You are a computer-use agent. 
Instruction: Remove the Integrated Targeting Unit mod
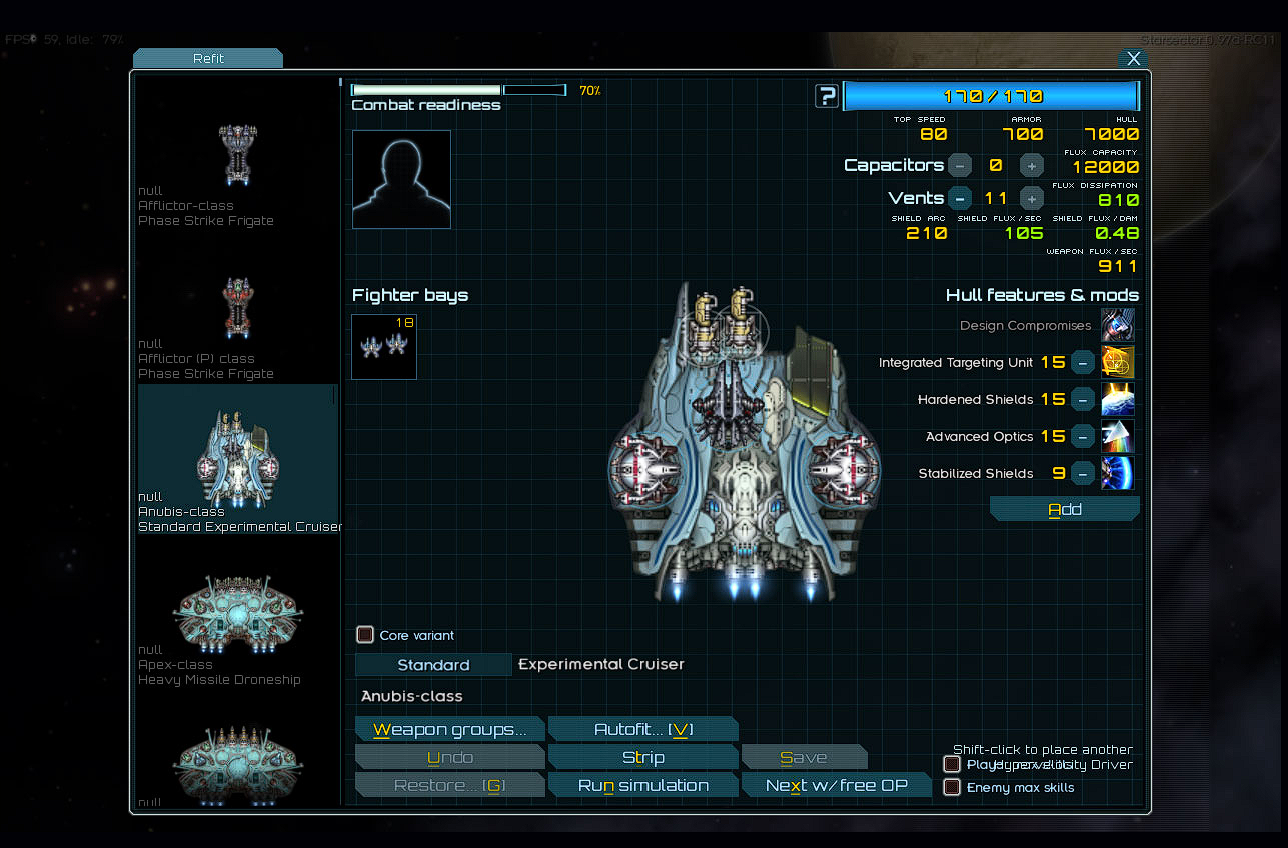(1082, 362)
